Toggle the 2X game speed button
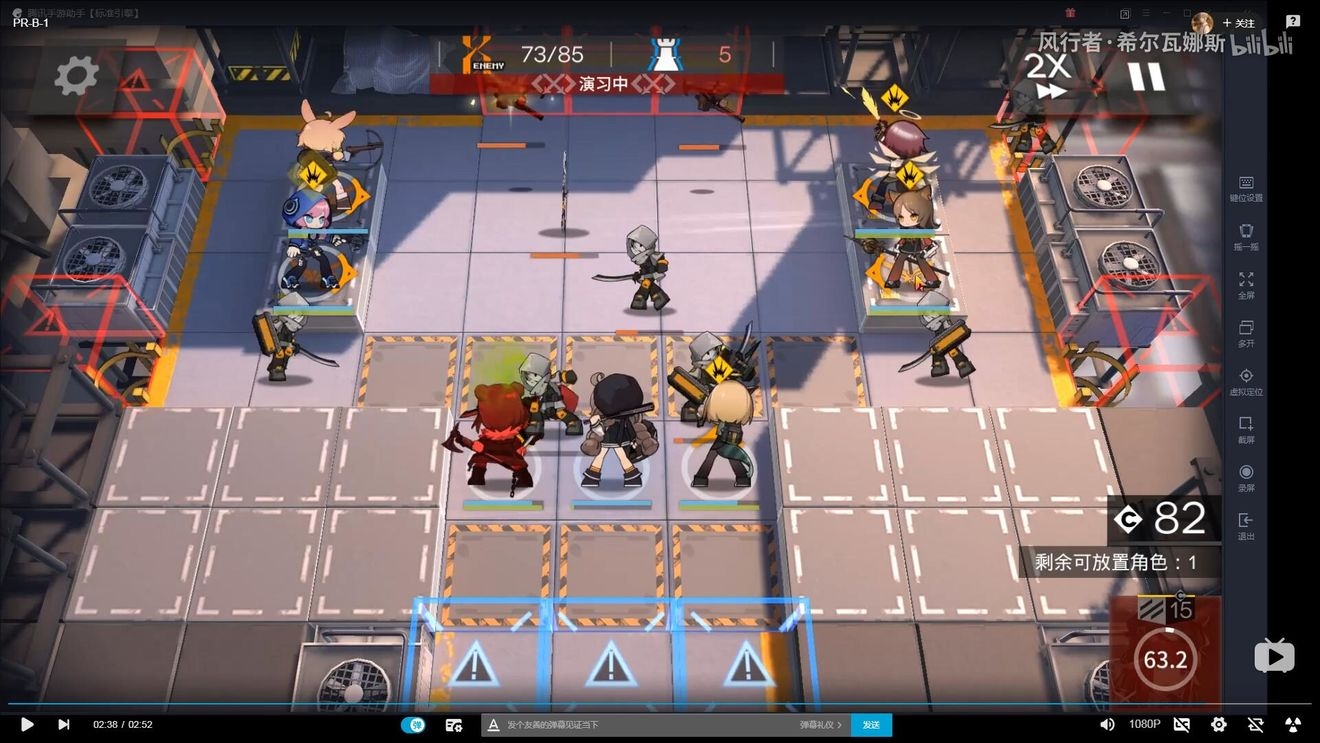The height and width of the screenshot is (743, 1320). click(x=1048, y=75)
